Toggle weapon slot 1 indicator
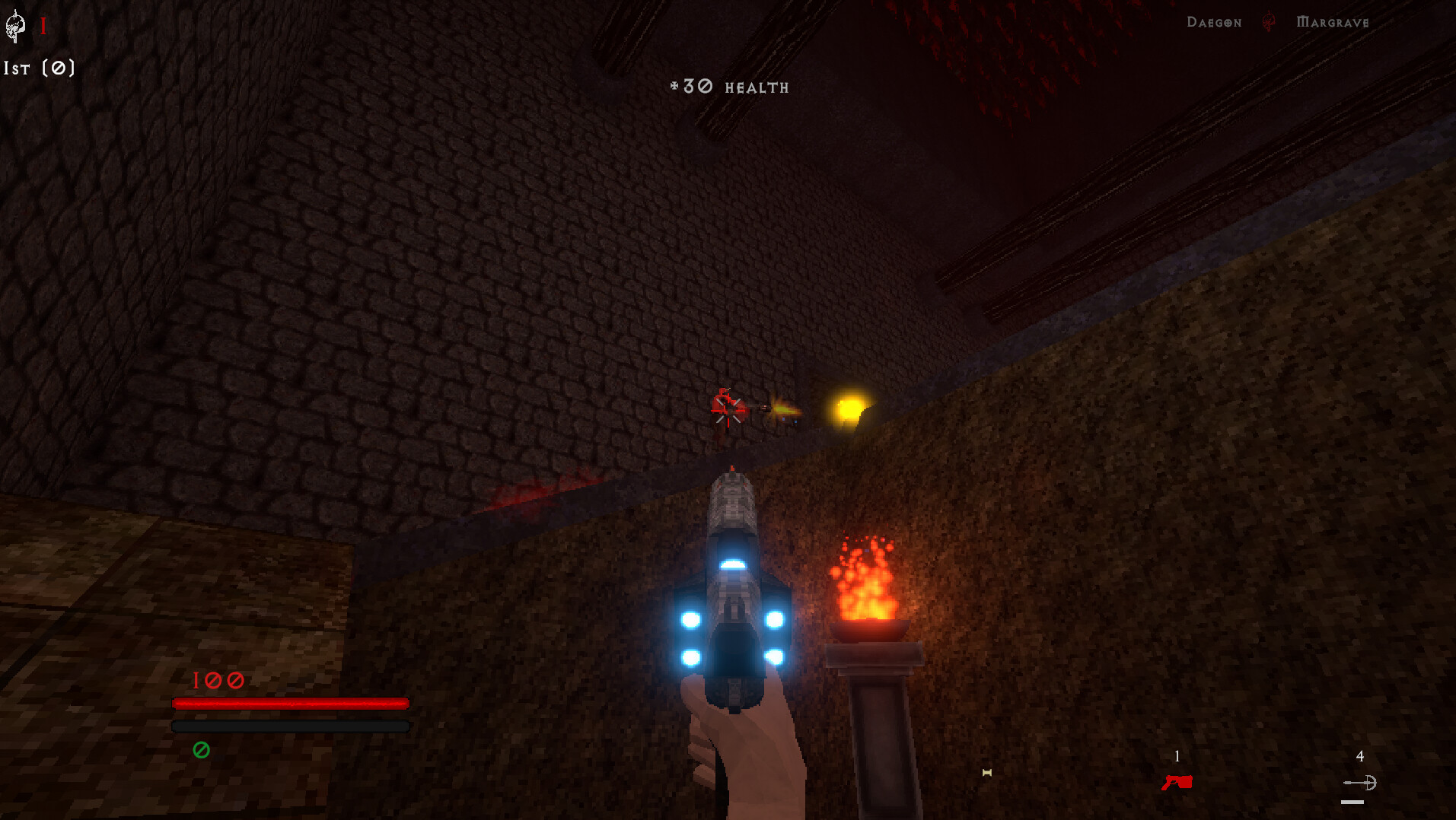This screenshot has width=1456, height=820. tap(1177, 757)
